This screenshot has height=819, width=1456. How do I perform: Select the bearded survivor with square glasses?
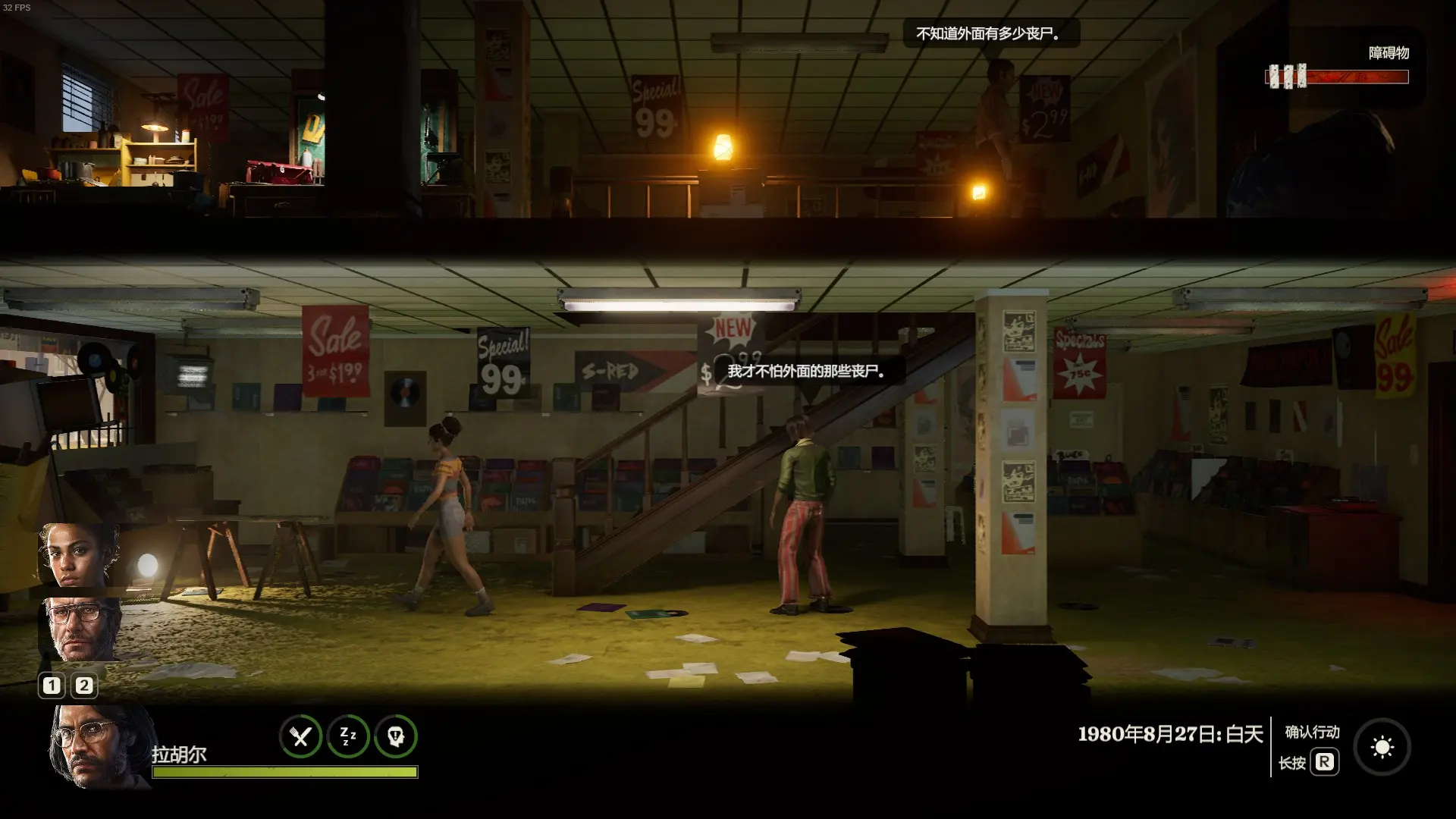pos(80,629)
